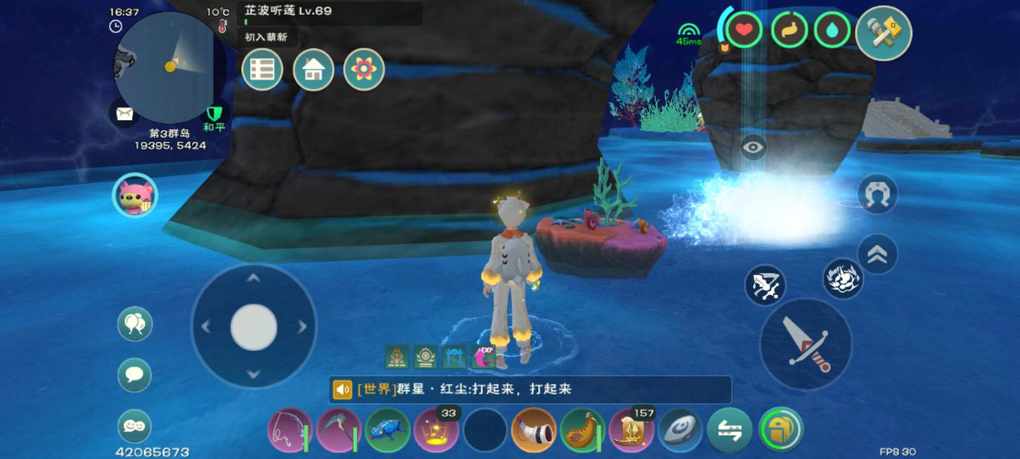Tap the swap arrows hotbar button
This screenshot has width=1020, height=459.
point(729,431)
